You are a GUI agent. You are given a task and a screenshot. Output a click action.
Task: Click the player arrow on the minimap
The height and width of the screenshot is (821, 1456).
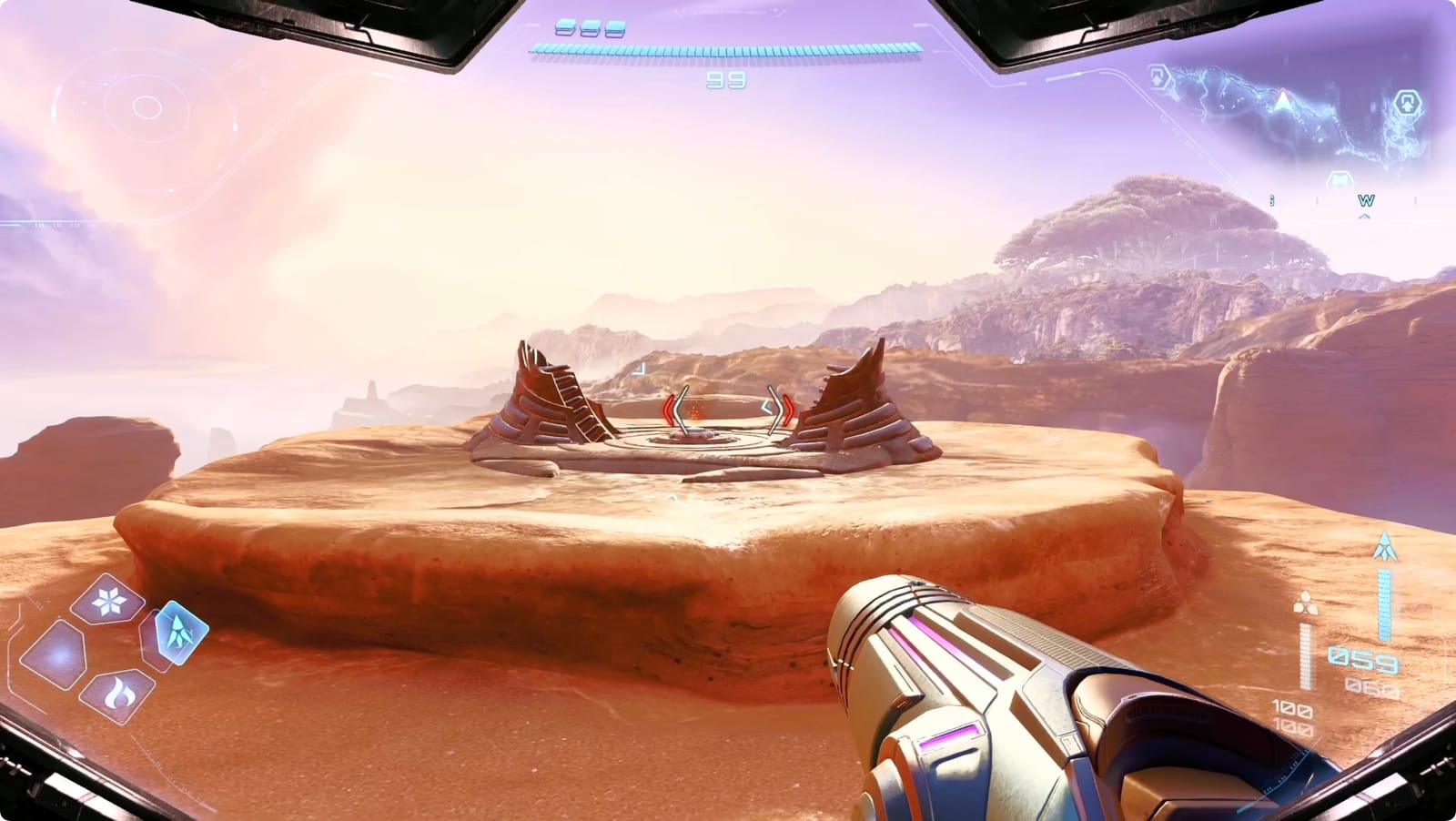[x=1282, y=98]
